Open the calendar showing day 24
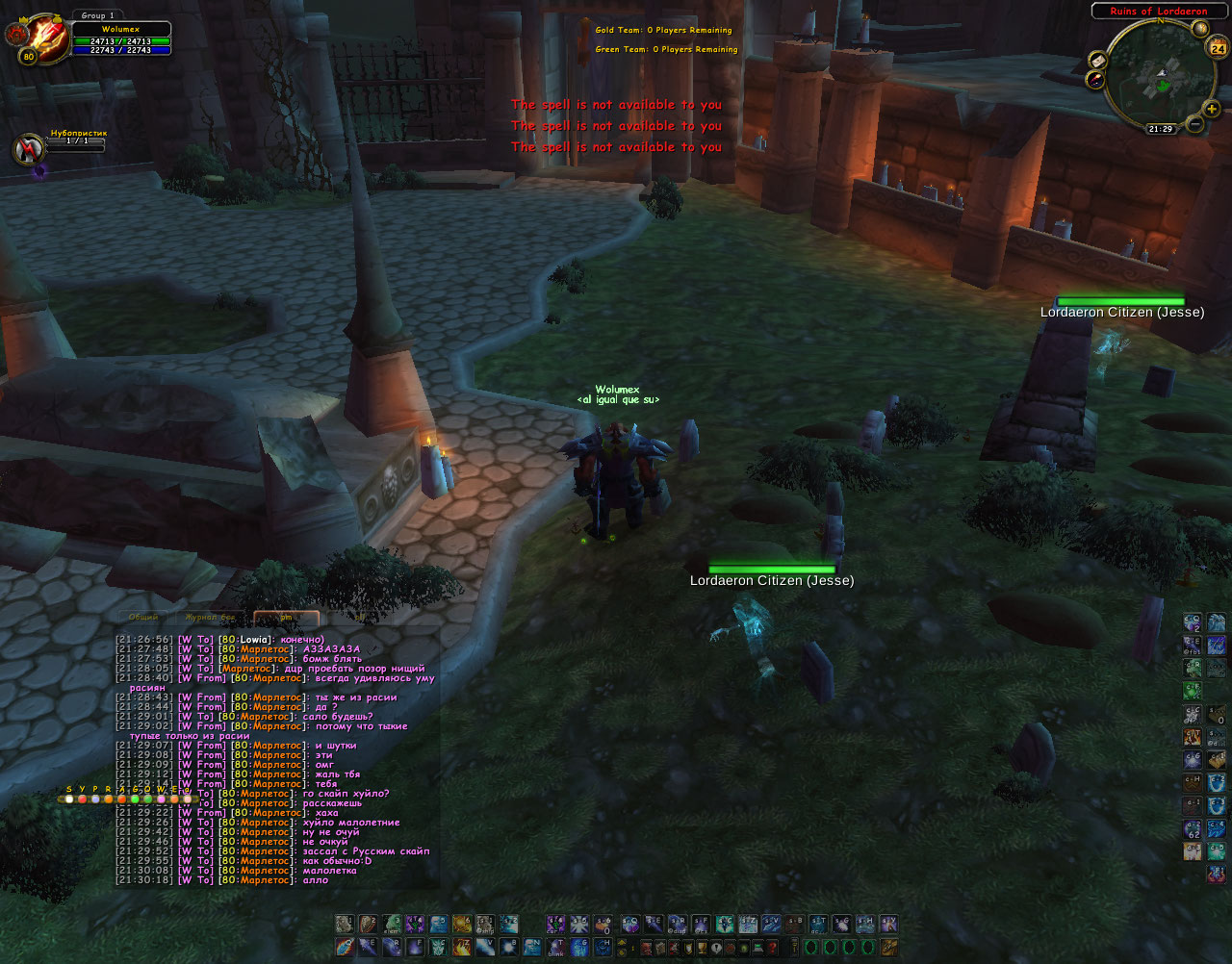The height and width of the screenshot is (964, 1232). 1218,47
